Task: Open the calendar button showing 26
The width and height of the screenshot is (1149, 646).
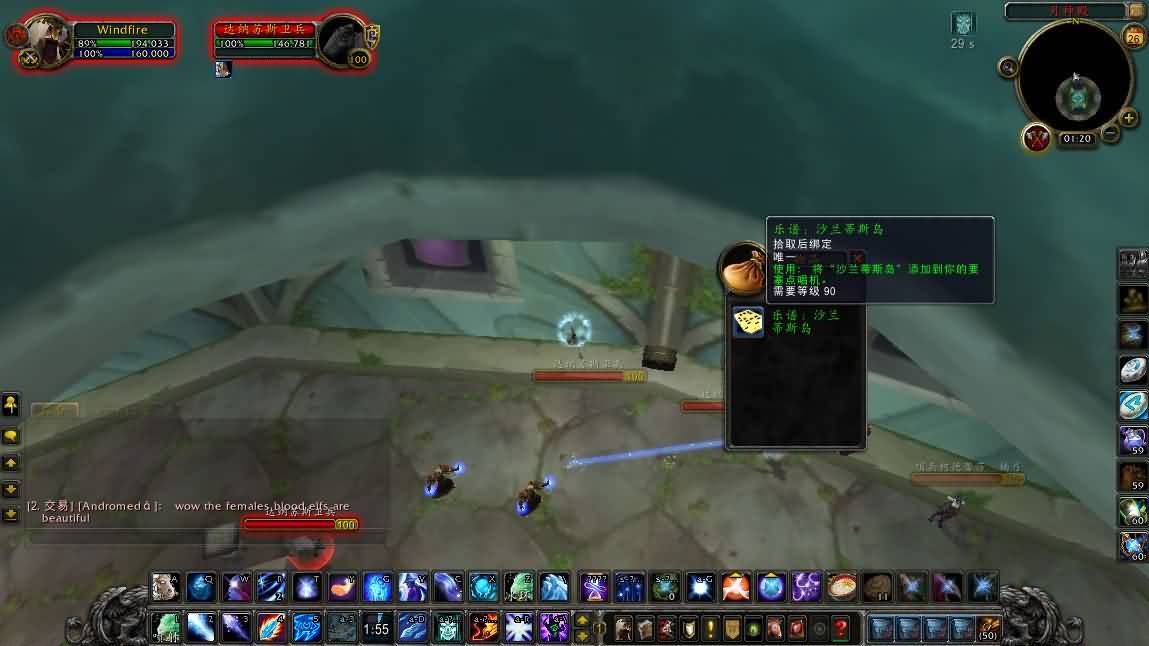Action: 1134,38
